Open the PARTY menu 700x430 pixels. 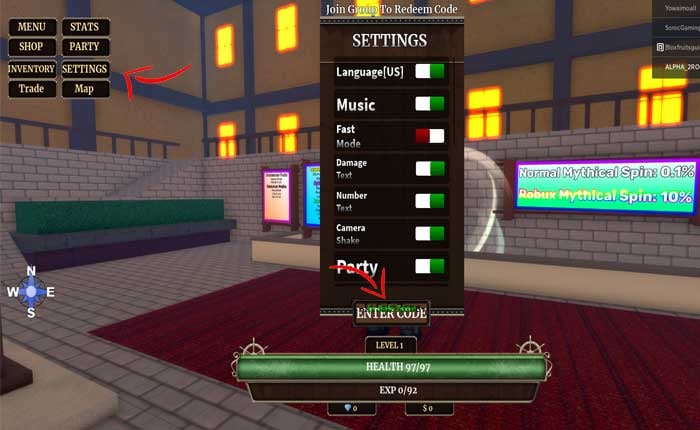[x=86, y=47]
